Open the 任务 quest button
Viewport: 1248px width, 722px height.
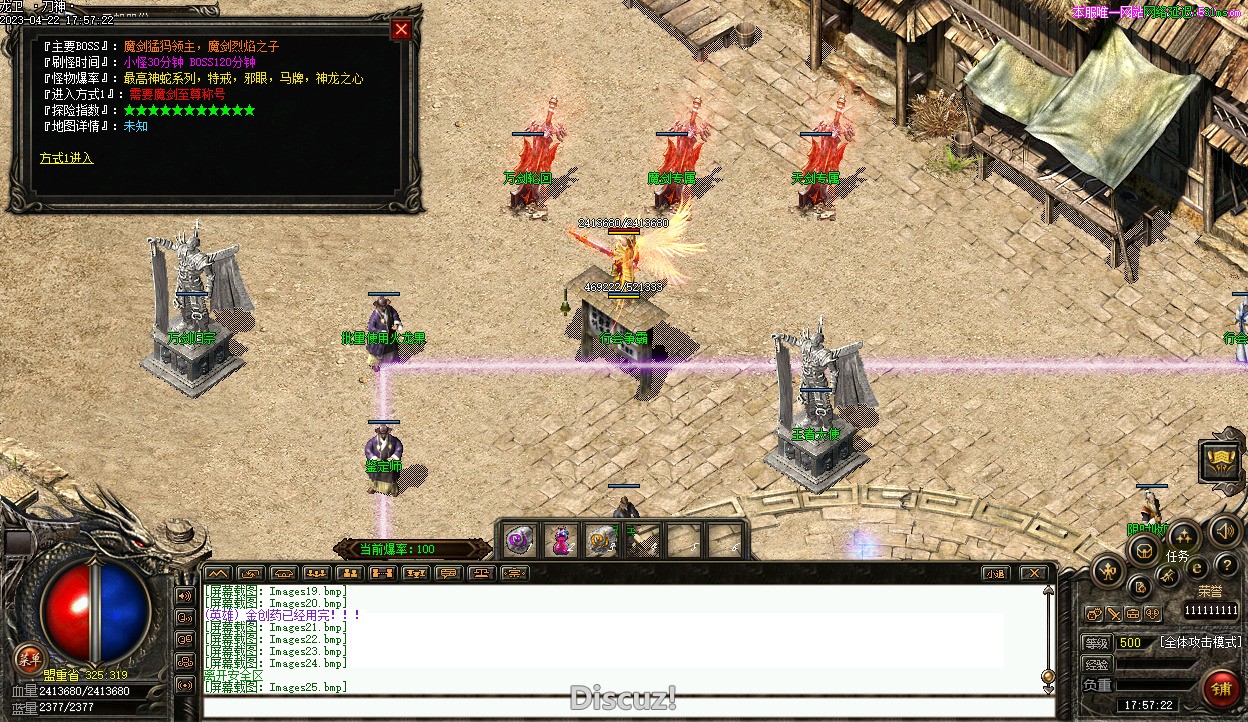pos(1183,537)
